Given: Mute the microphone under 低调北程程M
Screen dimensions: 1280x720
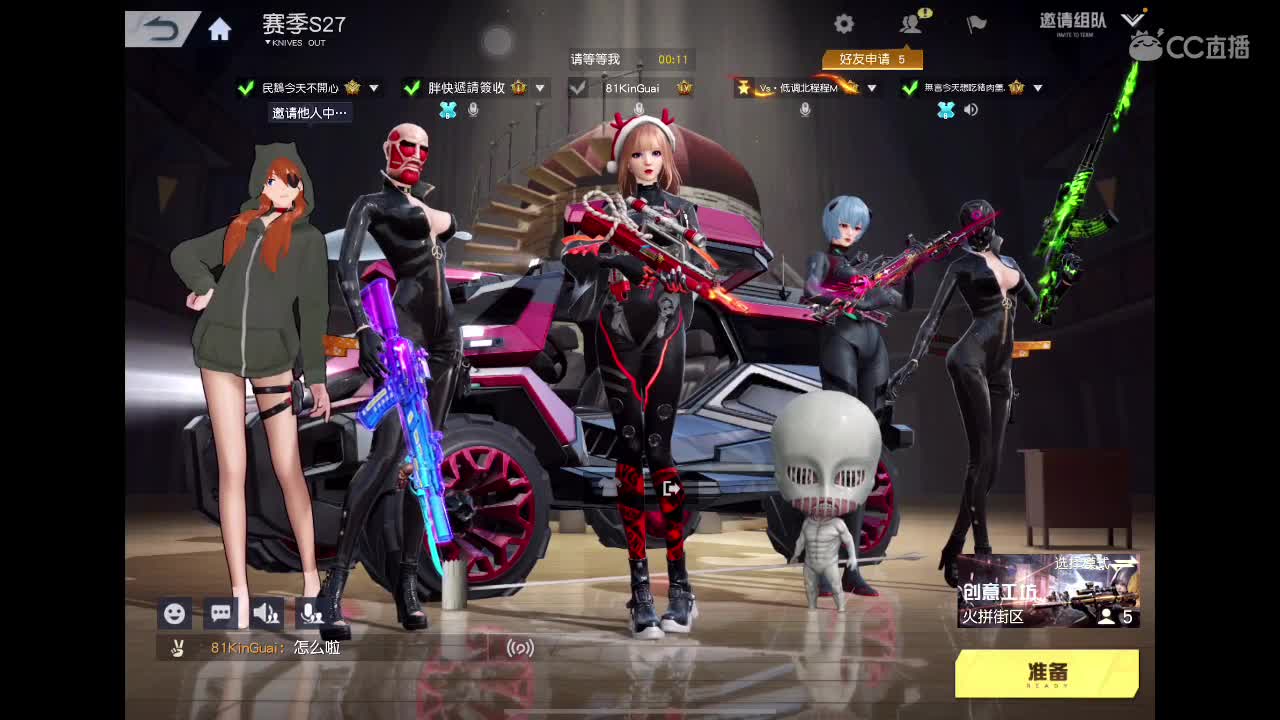Looking at the screenshot, I should pyautogui.click(x=805, y=110).
